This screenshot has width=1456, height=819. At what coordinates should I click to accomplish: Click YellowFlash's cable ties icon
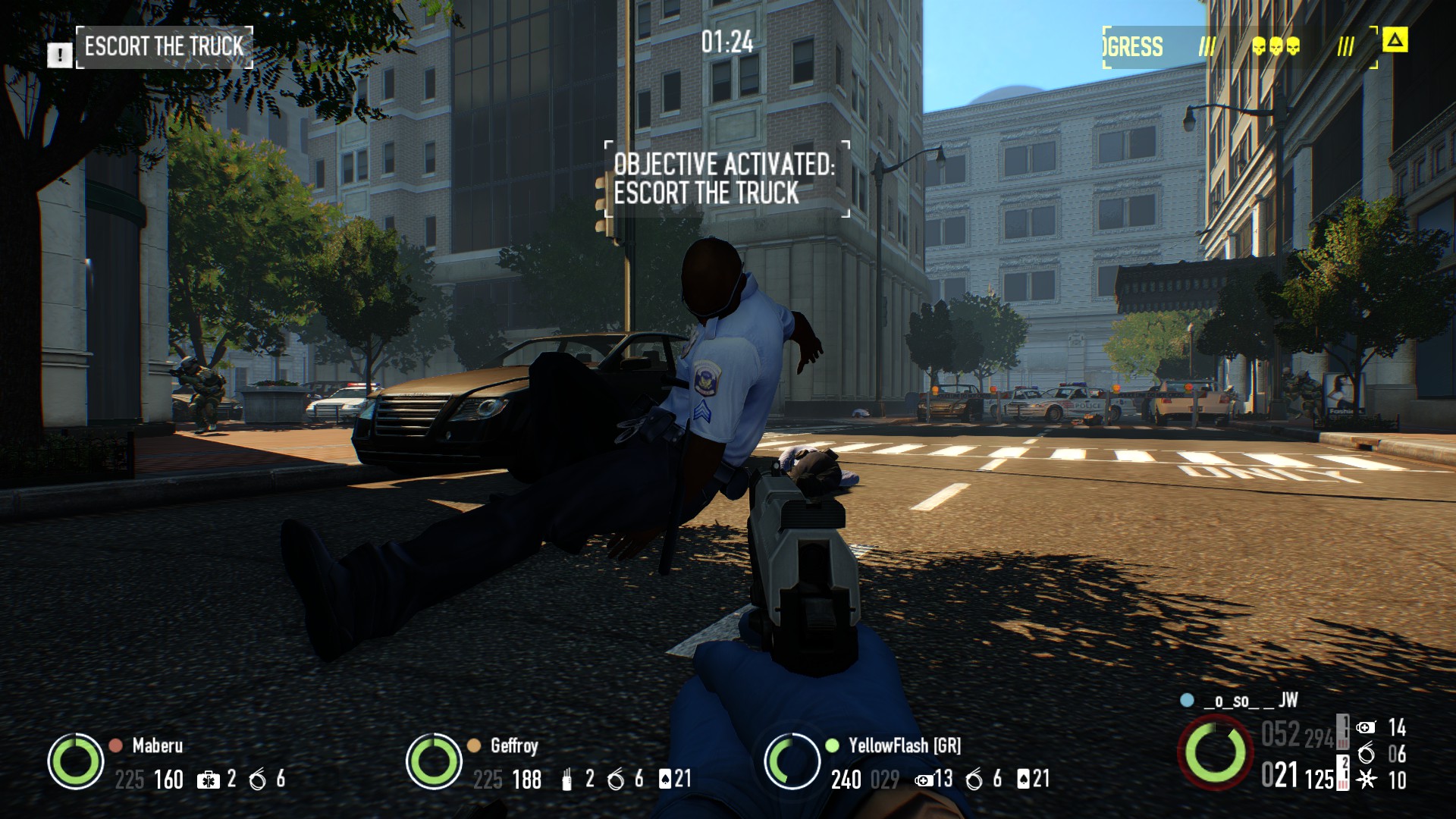[x=974, y=780]
